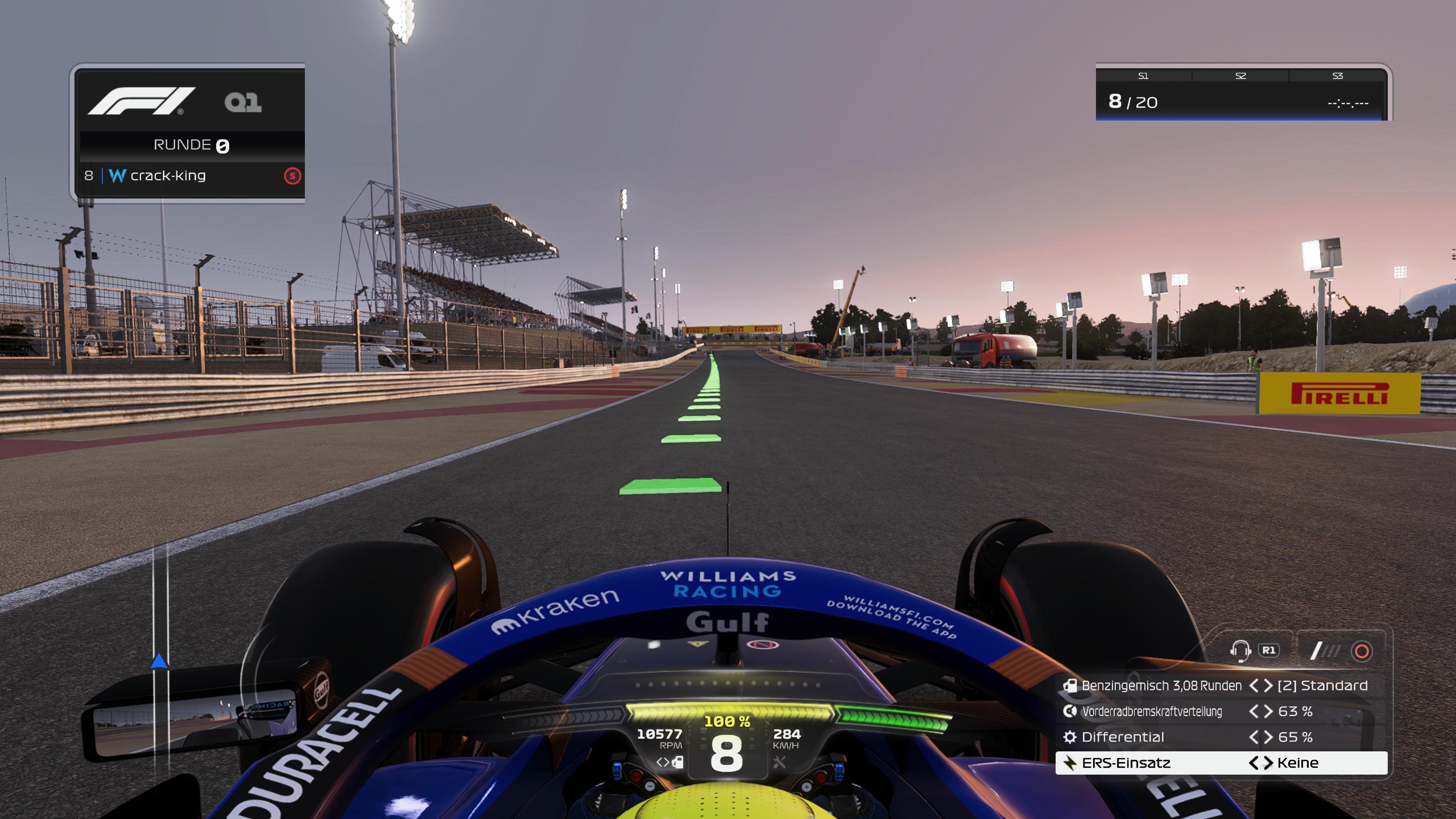Click the red circle recording icon

click(1362, 651)
